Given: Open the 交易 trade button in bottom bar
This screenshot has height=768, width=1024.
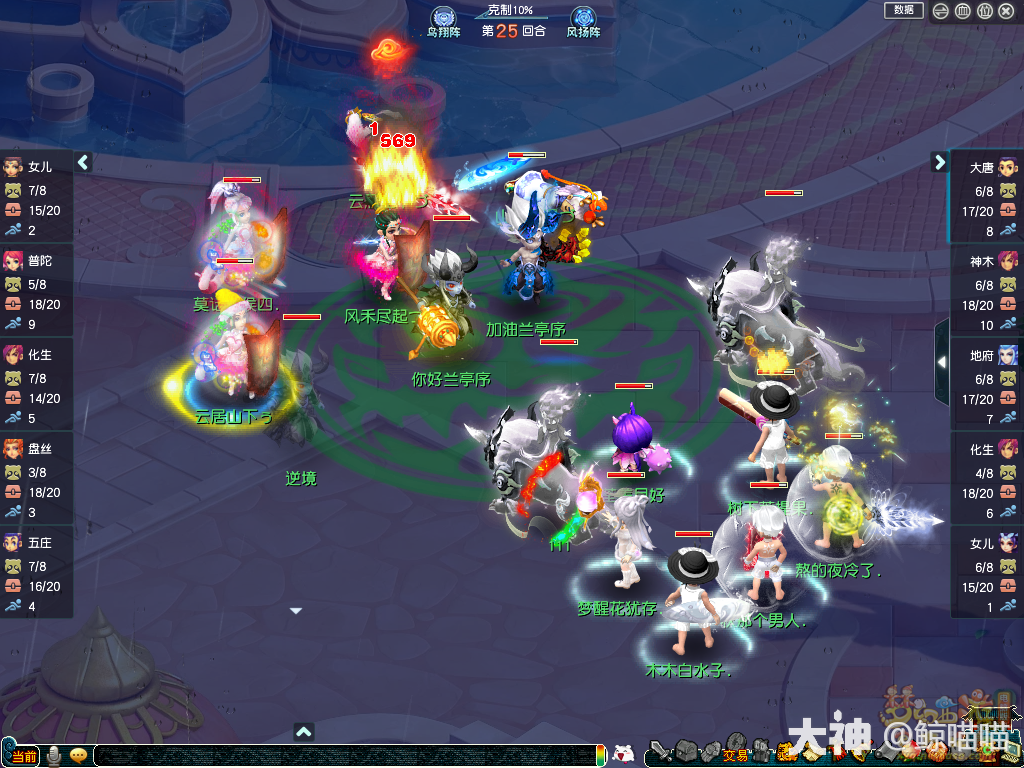Looking at the screenshot, I should tap(735, 754).
